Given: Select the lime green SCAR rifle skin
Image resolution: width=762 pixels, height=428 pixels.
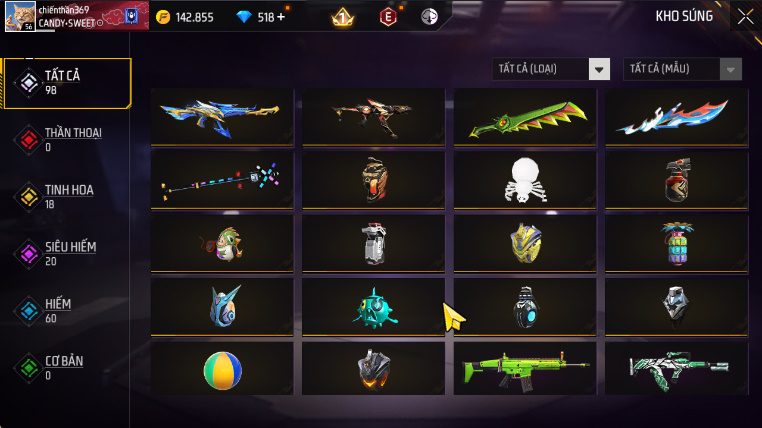Looking at the screenshot, I should click(x=525, y=369).
